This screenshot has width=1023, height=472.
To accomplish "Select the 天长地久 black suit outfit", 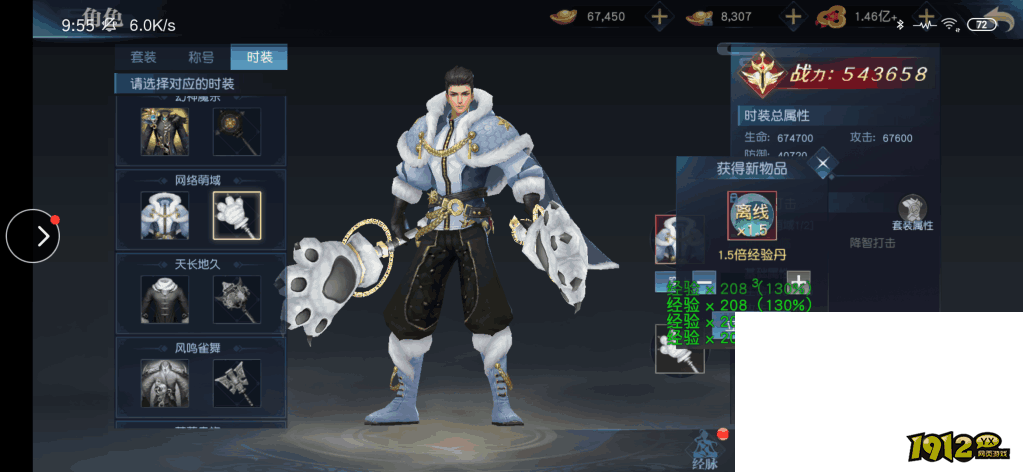I will [x=165, y=299].
